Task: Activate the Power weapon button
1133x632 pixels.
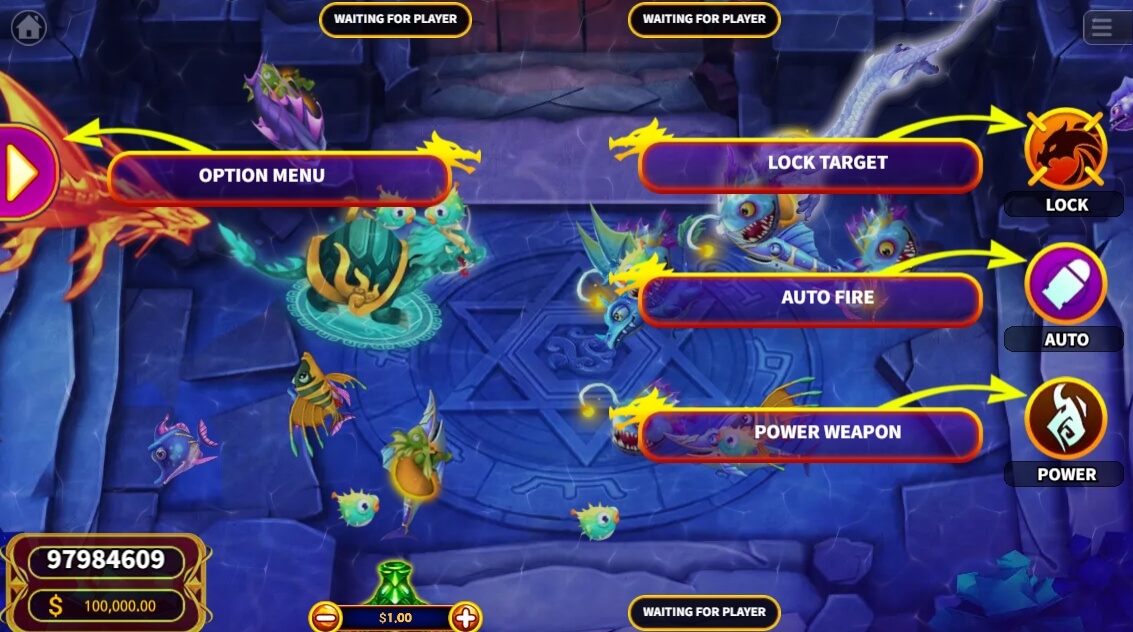Action: pos(1065,419)
